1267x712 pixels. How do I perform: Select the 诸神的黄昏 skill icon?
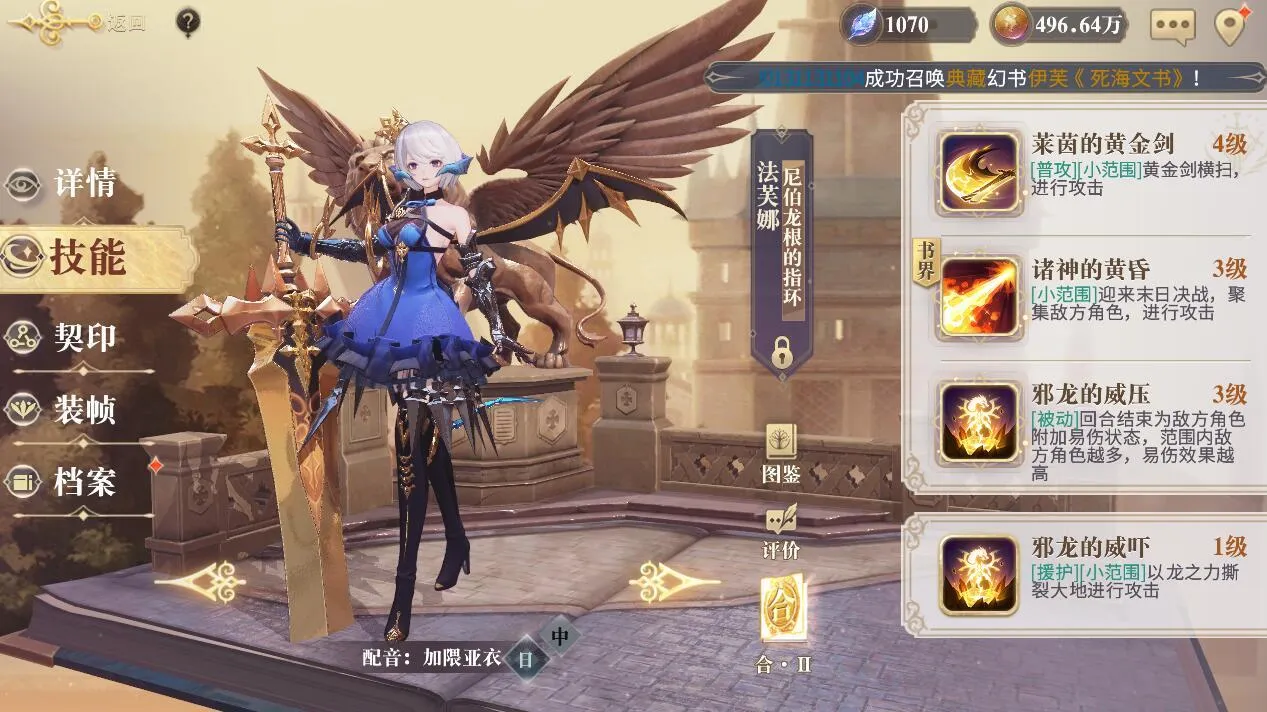pyautogui.click(x=979, y=297)
